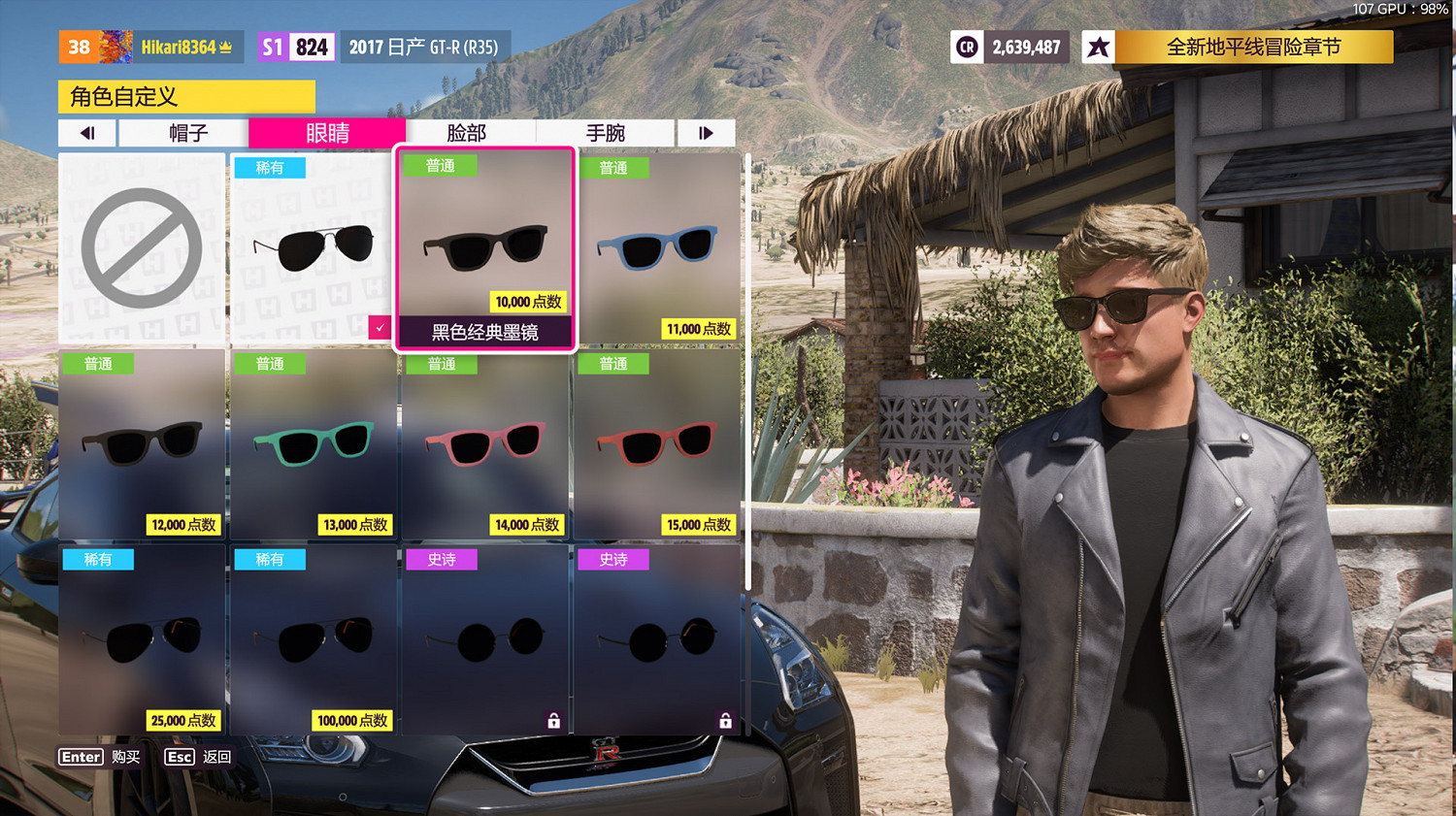Open the 脸部 tab
This screenshot has height=816, width=1456.
(x=467, y=133)
